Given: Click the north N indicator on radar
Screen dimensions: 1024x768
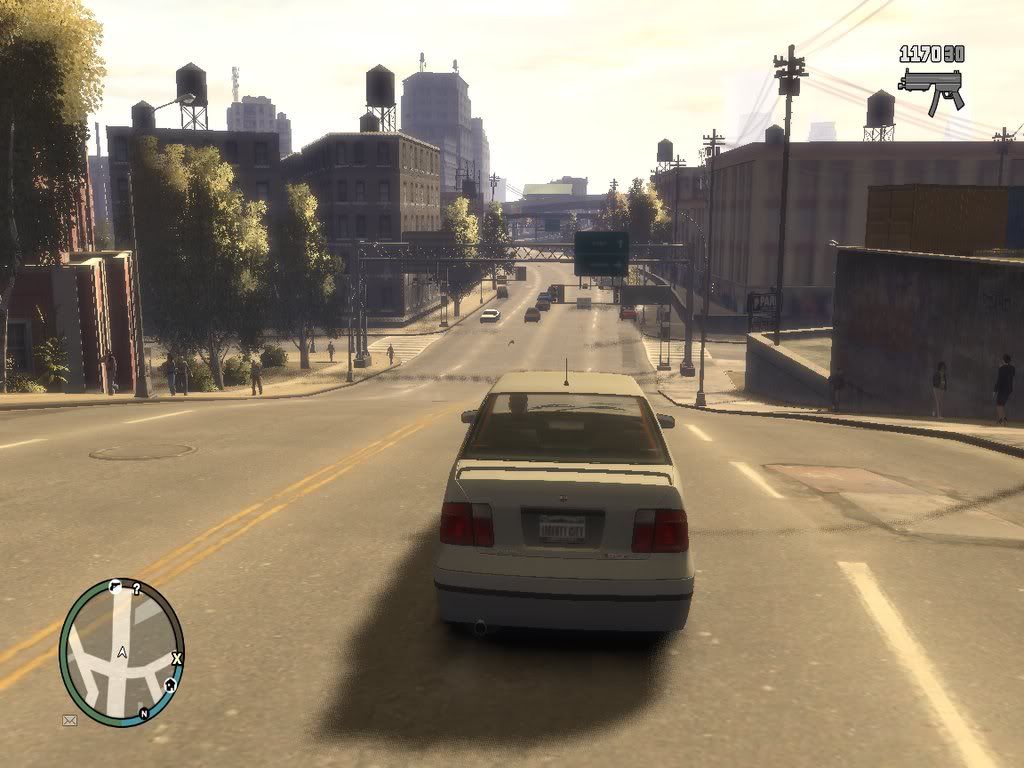Looking at the screenshot, I should [x=144, y=713].
